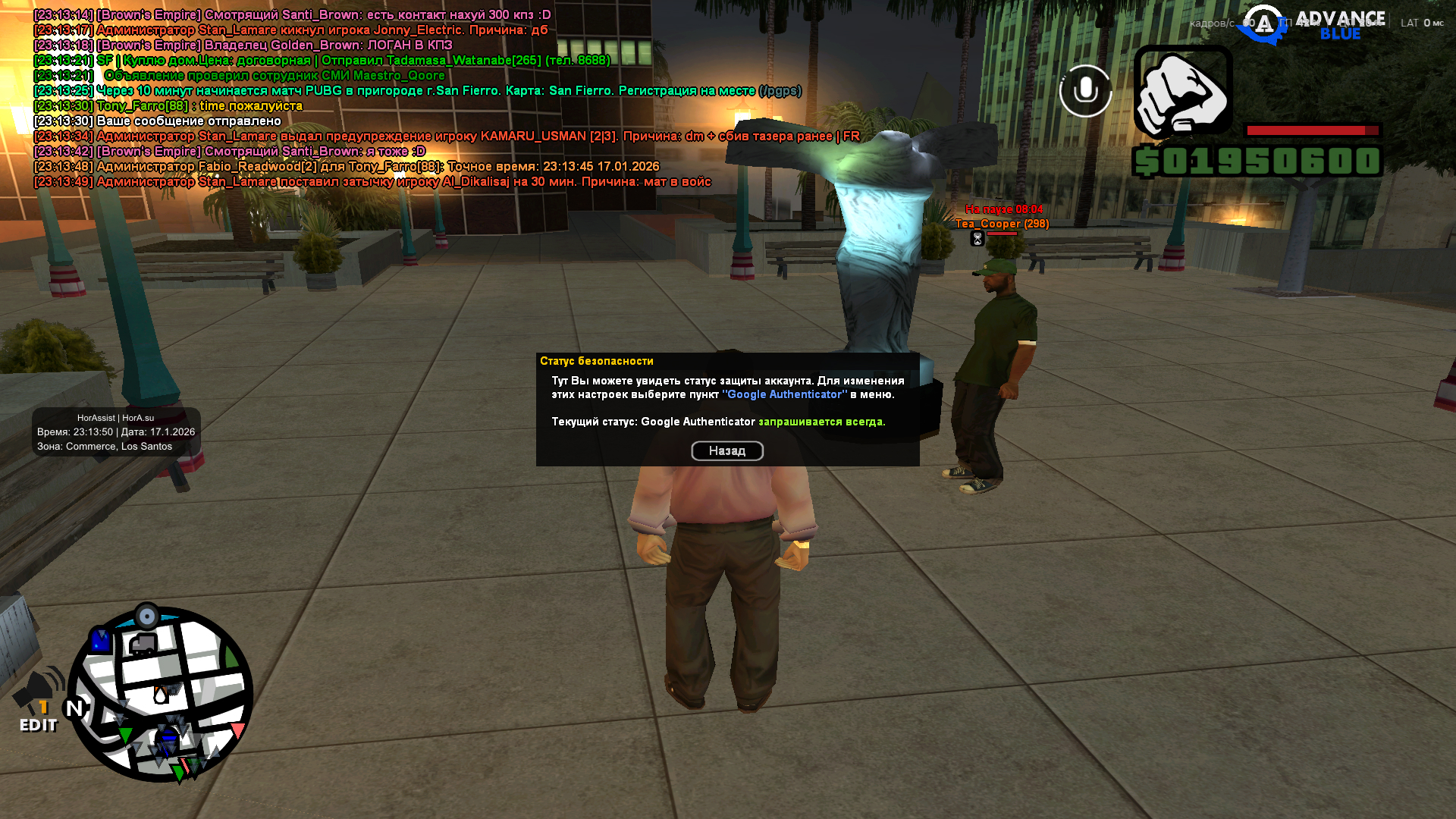Click the HorAssist info panel
This screenshot has width=1456, height=819.
[116, 432]
